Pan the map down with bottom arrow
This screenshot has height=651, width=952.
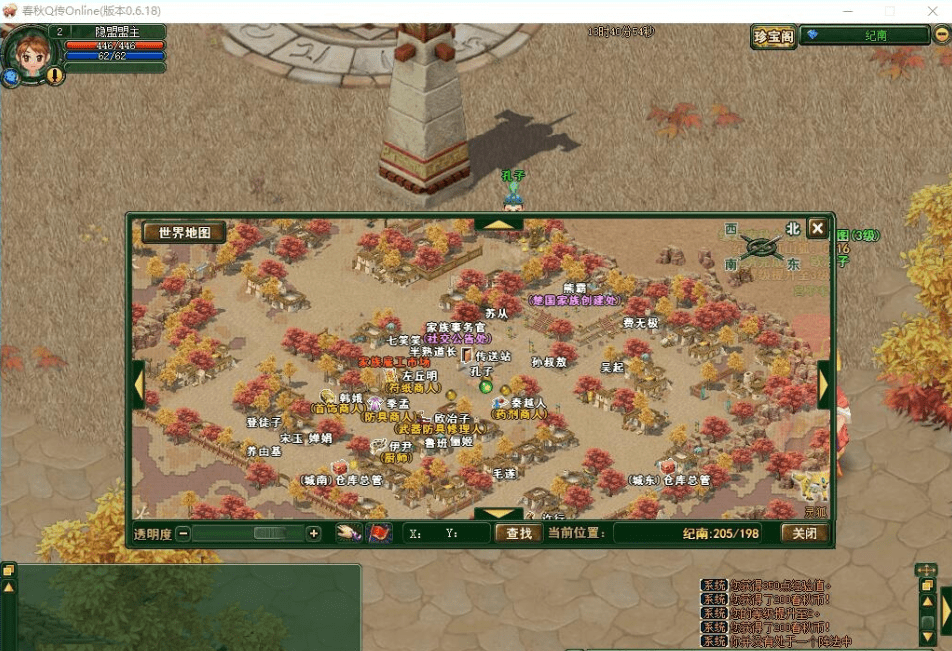tap(498, 514)
